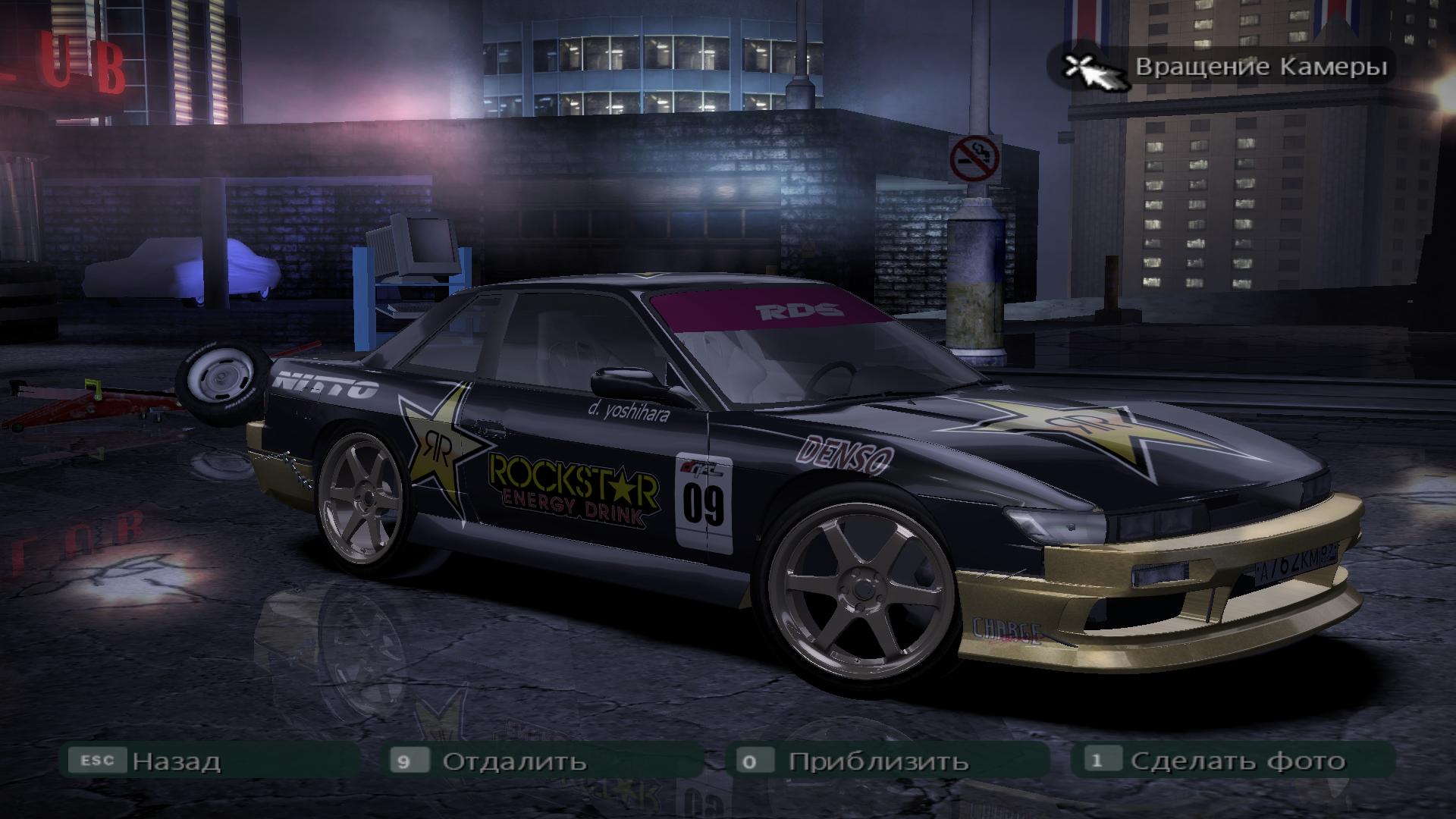Go back with the Назад button
The width and height of the screenshot is (1456, 819).
pos(176,761)
